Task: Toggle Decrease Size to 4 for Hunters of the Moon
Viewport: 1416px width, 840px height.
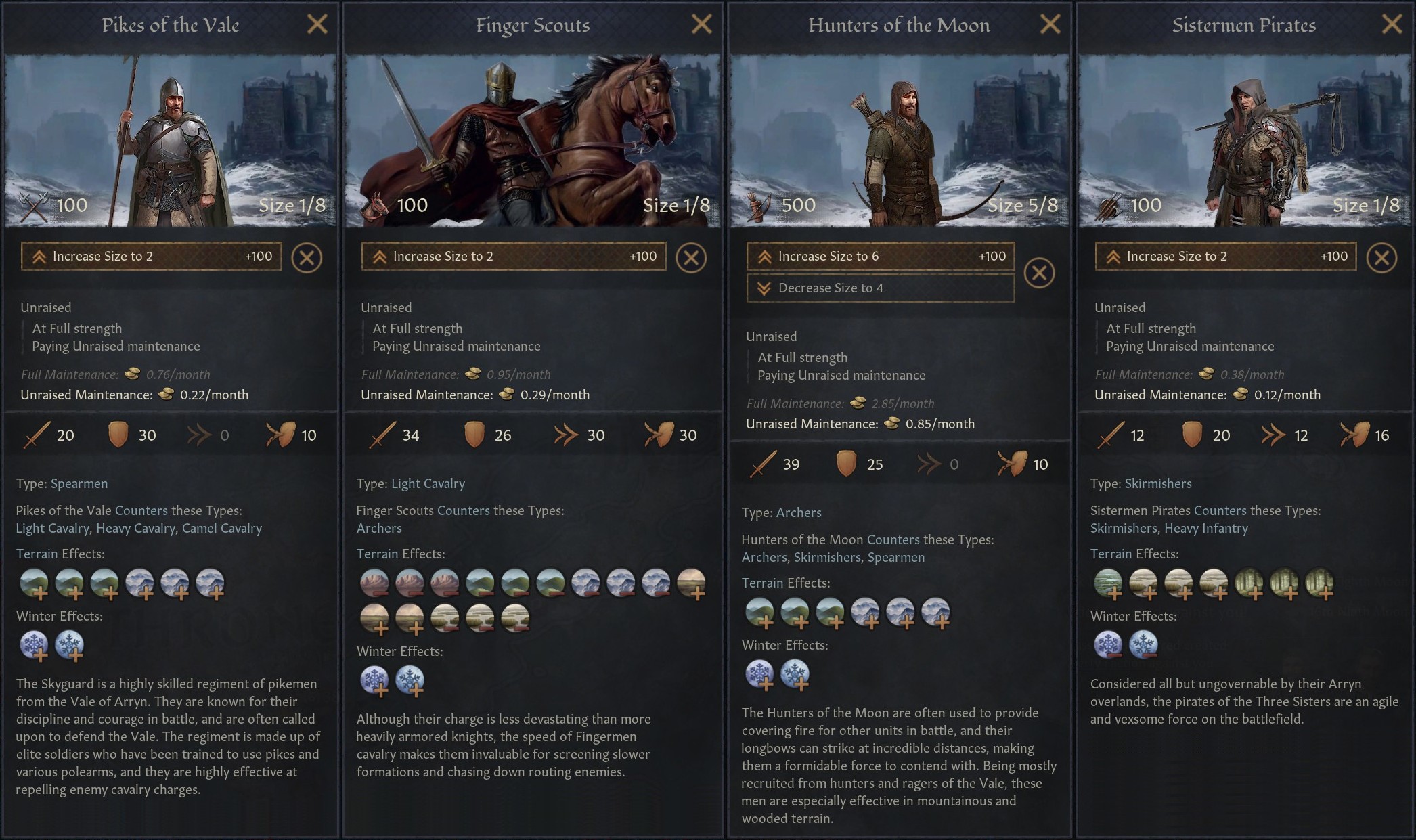Action: click(x=880, y=288)
